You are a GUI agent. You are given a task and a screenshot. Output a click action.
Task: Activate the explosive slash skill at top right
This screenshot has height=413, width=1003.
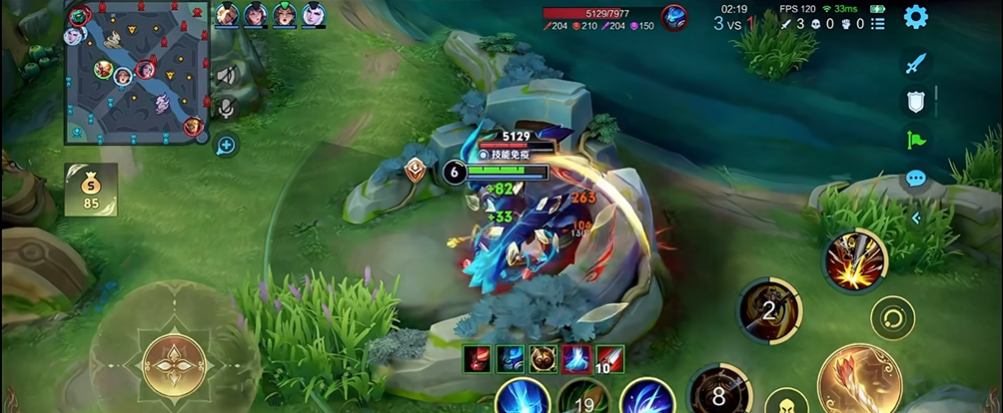click(x=855, y=262)
